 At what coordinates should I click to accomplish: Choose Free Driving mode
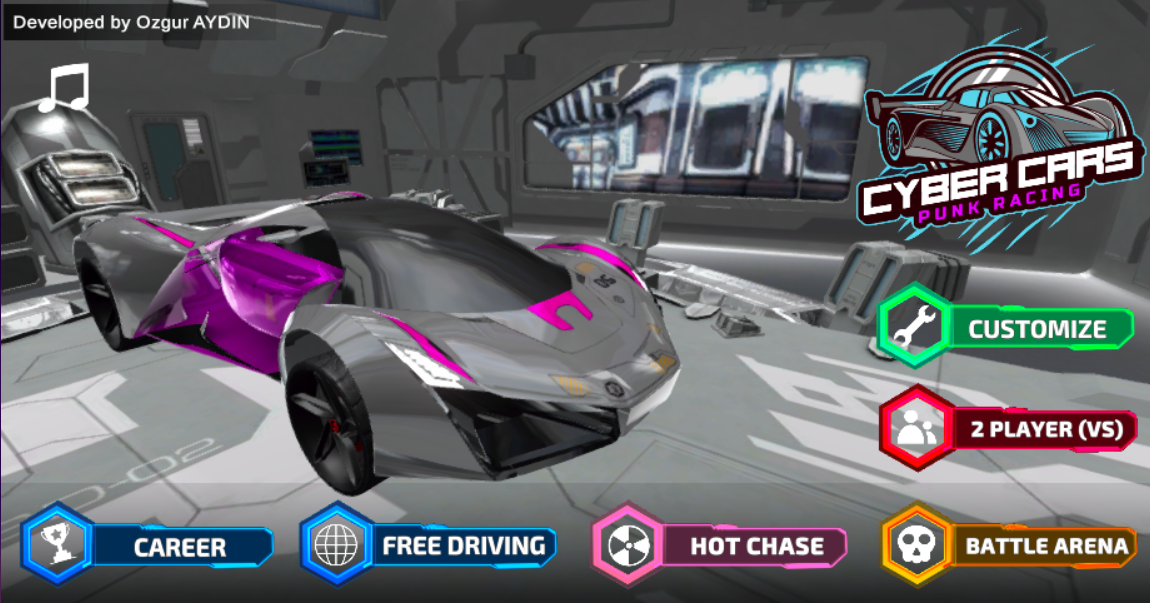pyautogui.click(x=429, y=546)
